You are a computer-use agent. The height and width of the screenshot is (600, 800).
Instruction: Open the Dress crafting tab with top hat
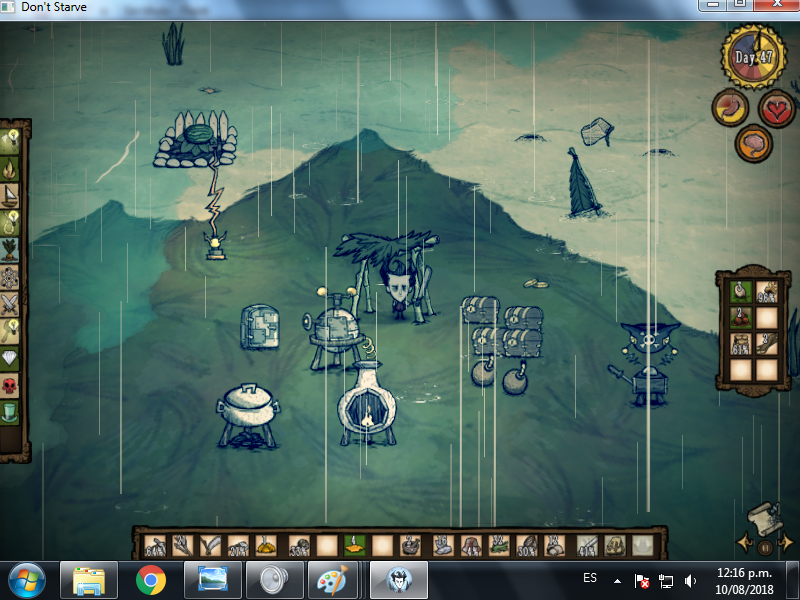tap(11, 411)
